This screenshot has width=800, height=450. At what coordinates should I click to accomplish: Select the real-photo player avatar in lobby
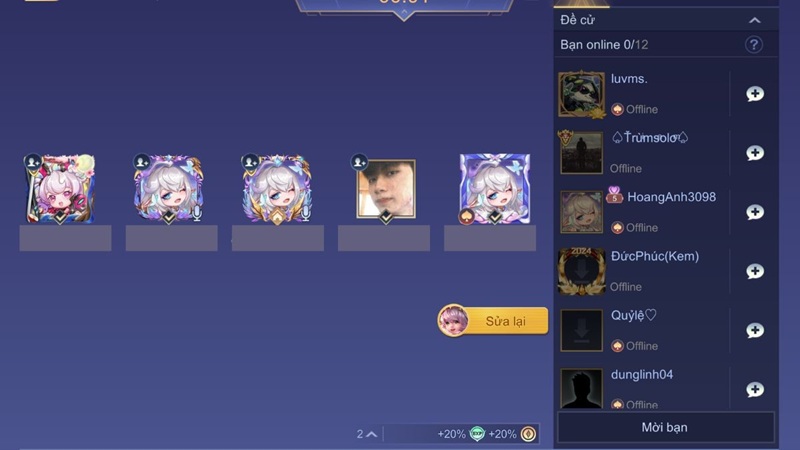[385, 189]
